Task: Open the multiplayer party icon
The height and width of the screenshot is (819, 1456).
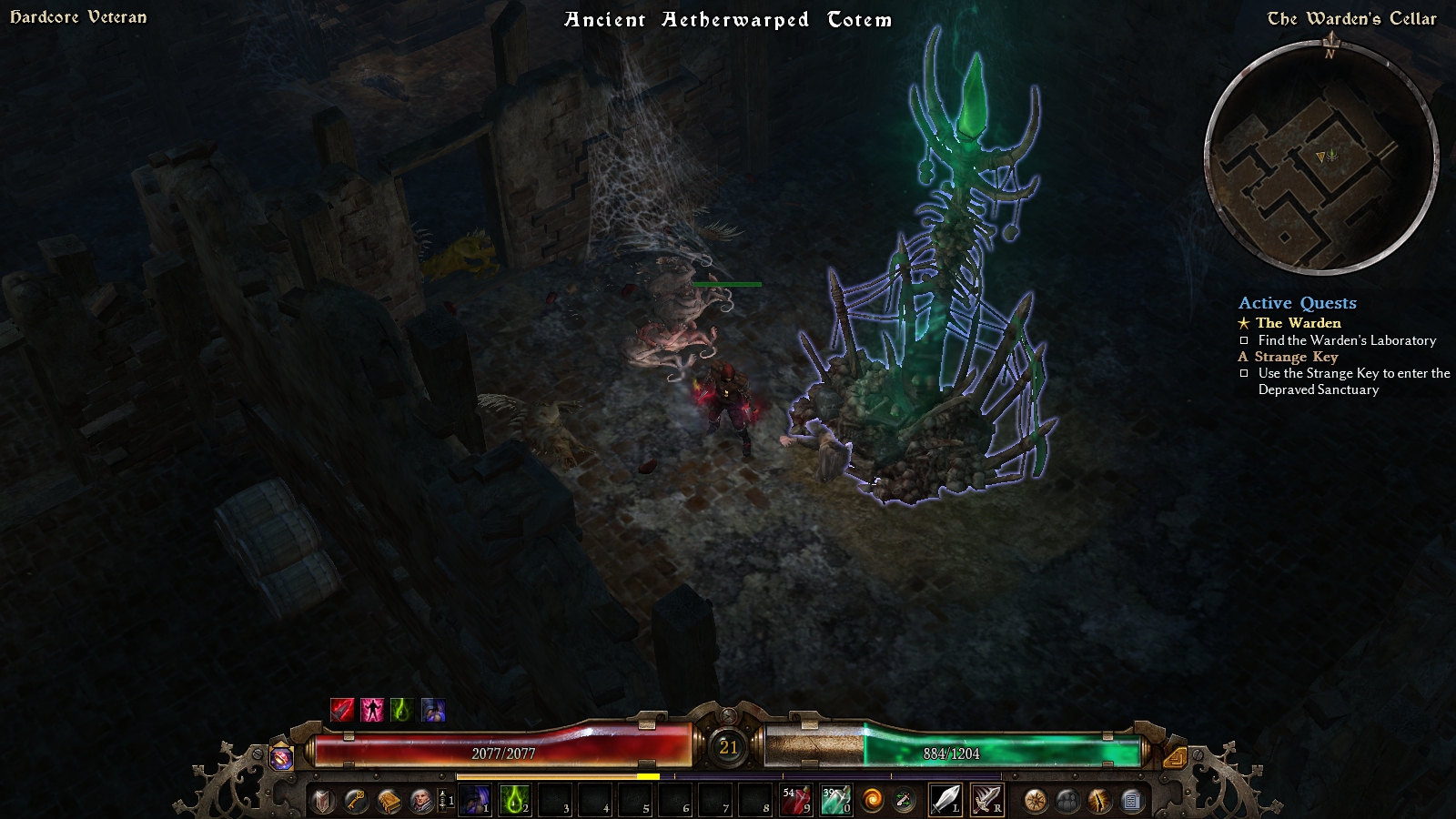Action: [1067, 801]
